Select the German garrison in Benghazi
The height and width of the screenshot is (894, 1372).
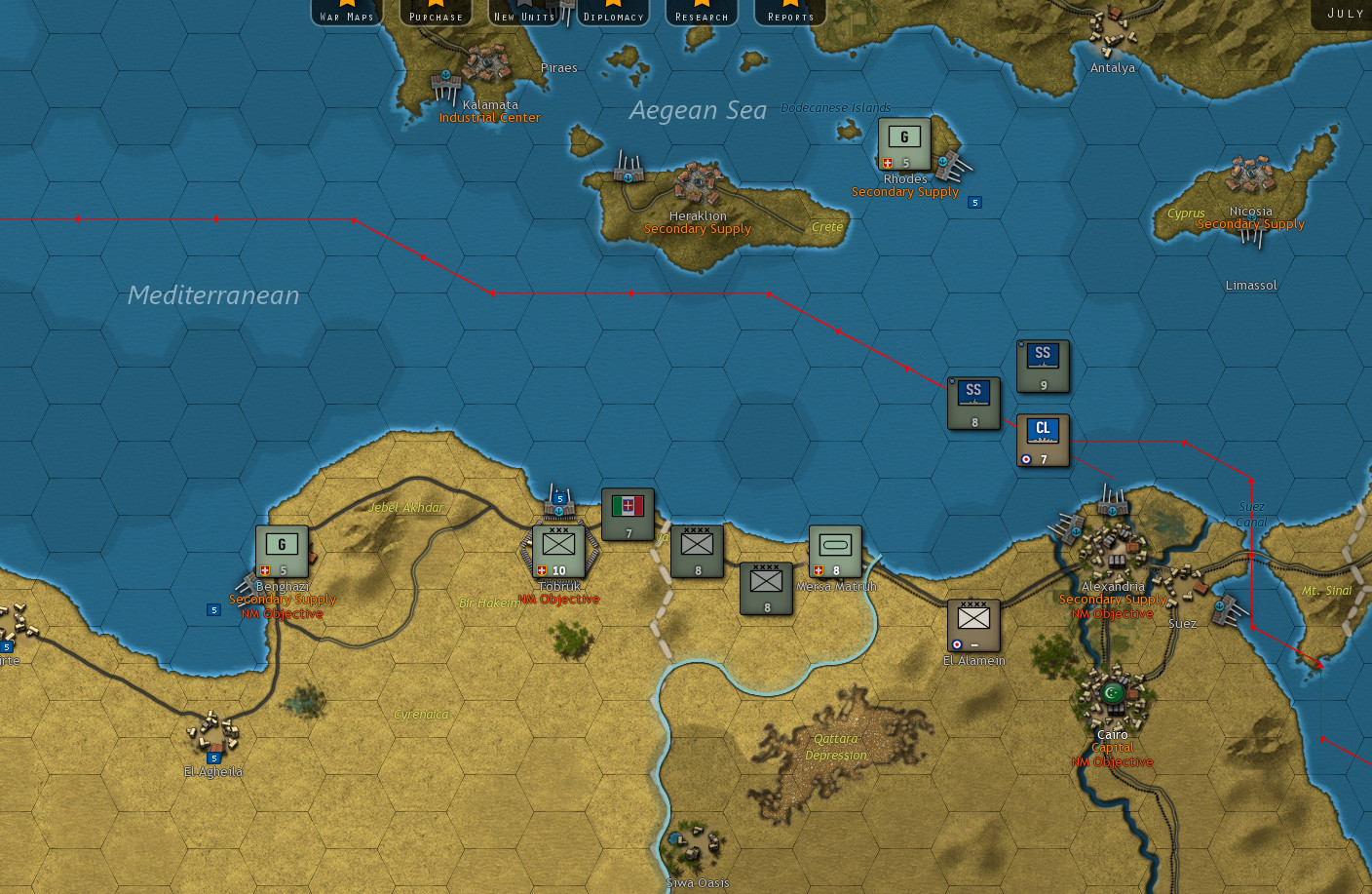281,549
